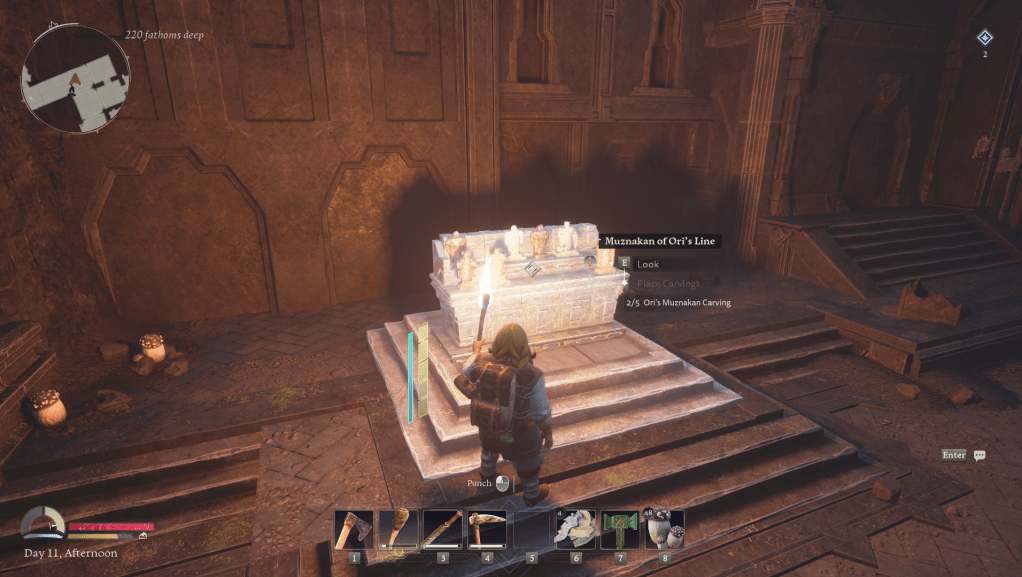Viewport: 1022px width, 577px height.
Task: Select the cloth scraps stack slot
Action: 576,529
